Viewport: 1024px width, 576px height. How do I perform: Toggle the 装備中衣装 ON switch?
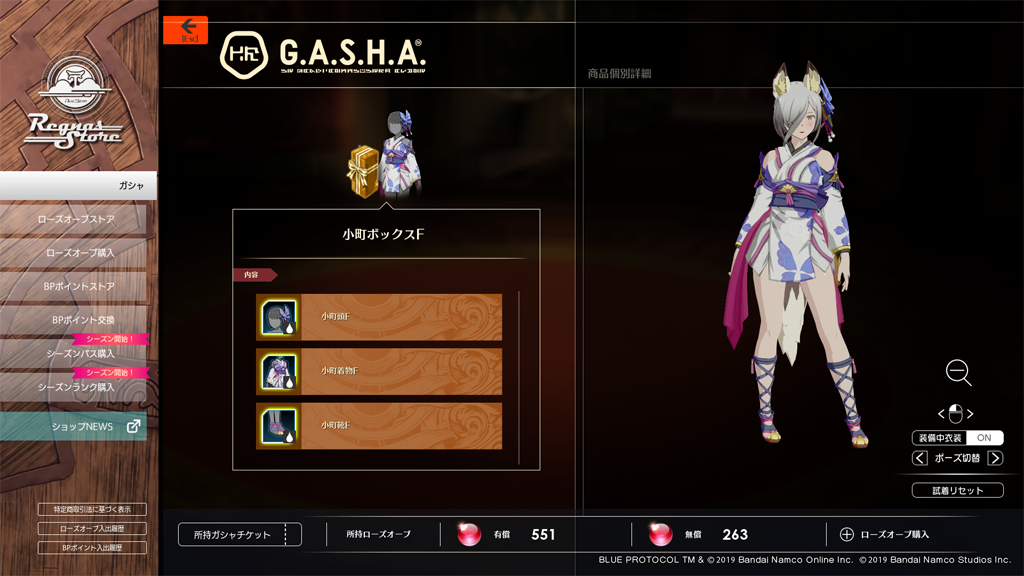[x=984, y=438]
